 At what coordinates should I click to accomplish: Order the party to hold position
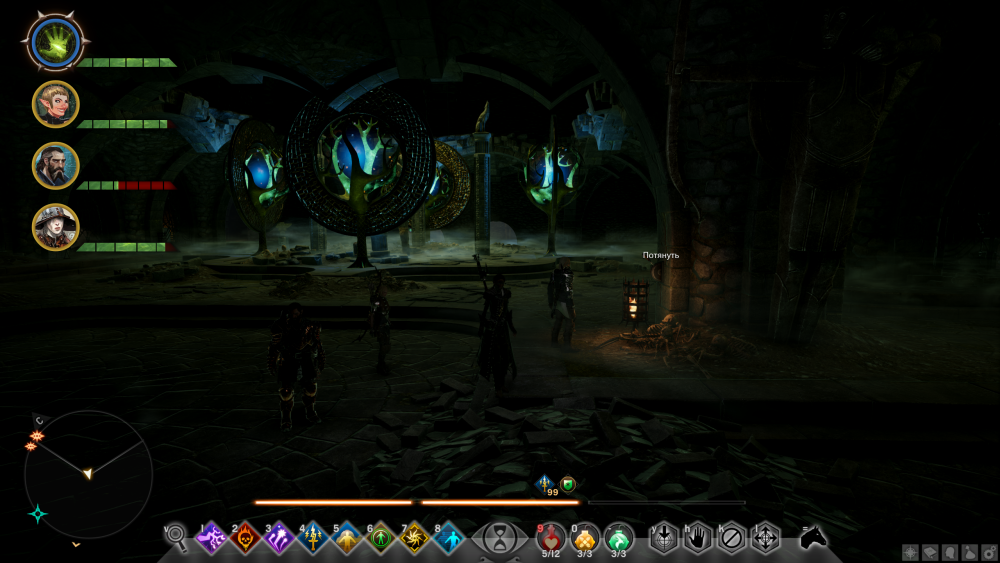coord(698,538)
